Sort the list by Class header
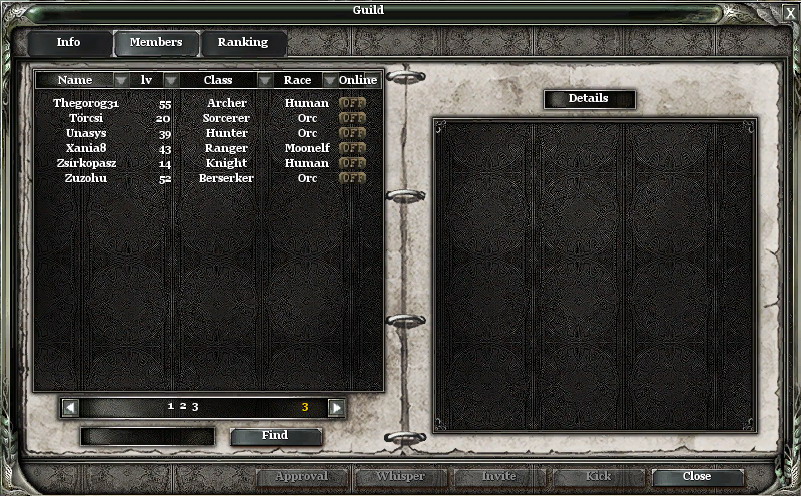801x496 pixels. [218, 80]
